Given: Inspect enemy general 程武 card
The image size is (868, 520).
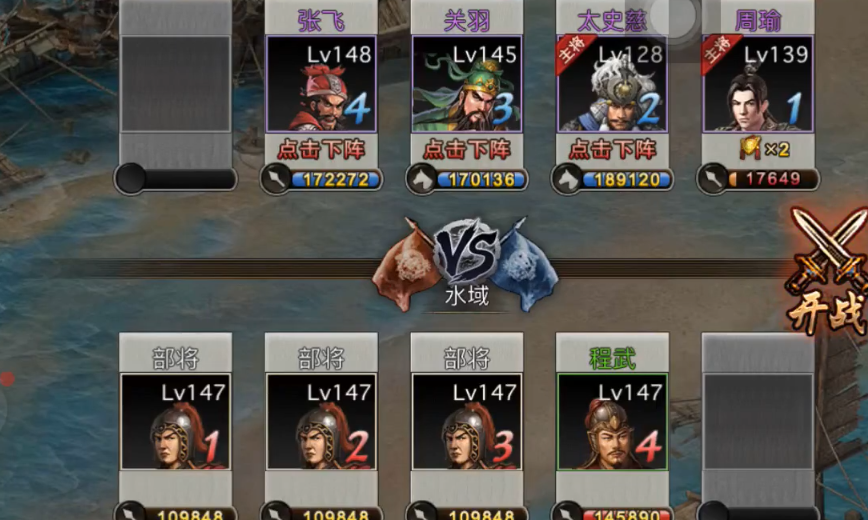Looking at the screenshot, I should pyautogui.click(x=612, y=422).
